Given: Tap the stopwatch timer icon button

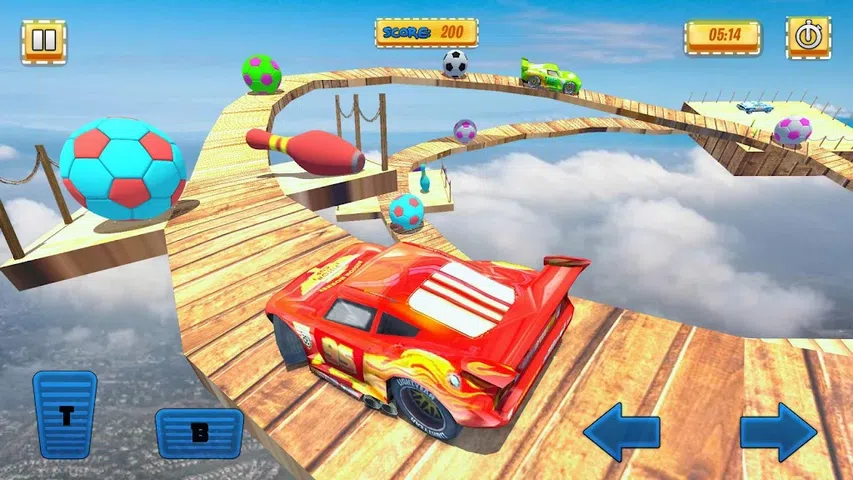Looking at the screenshot, I should point(808,38).
